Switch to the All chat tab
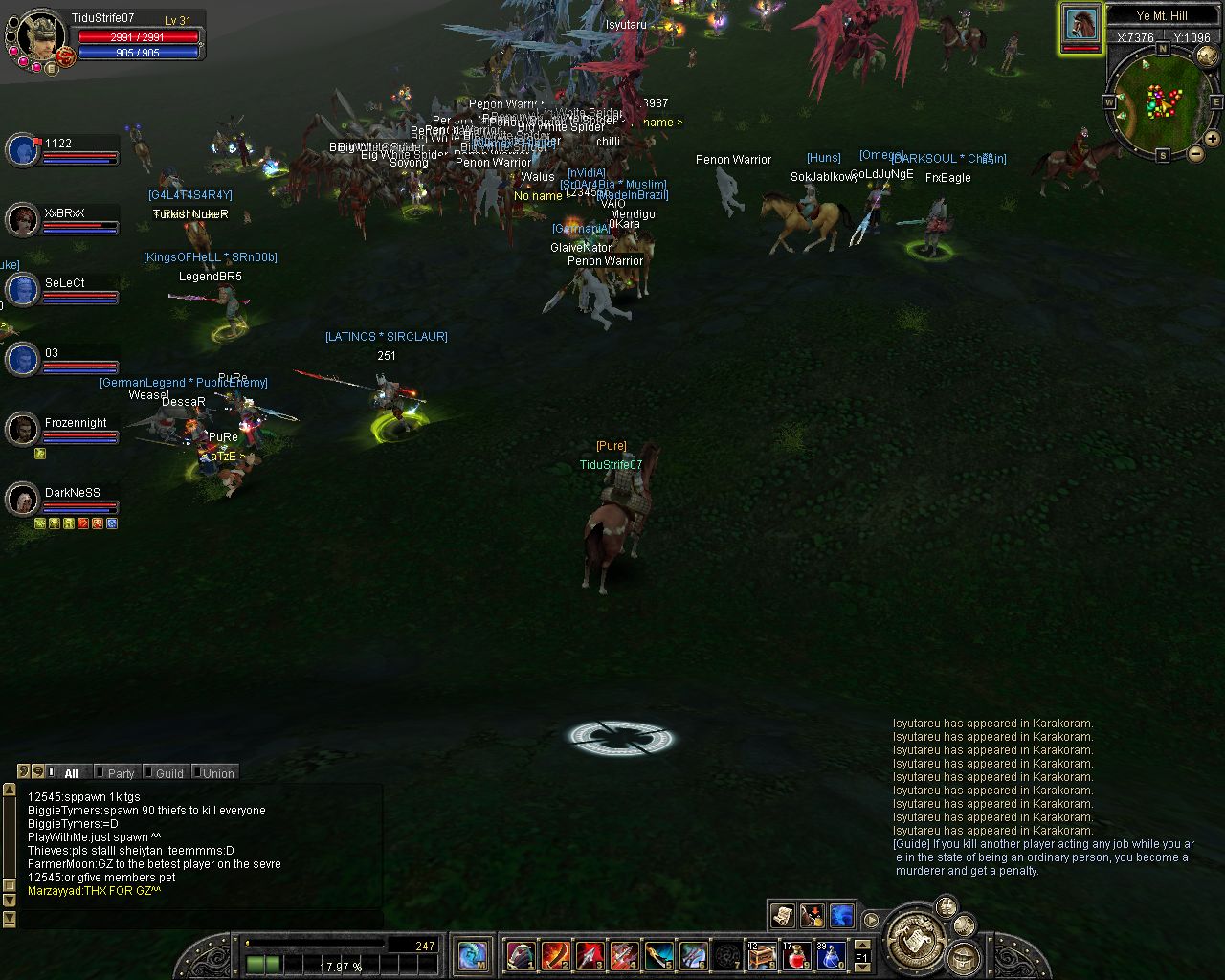This screenshot has height=980, width=1225. coord(72,772)
